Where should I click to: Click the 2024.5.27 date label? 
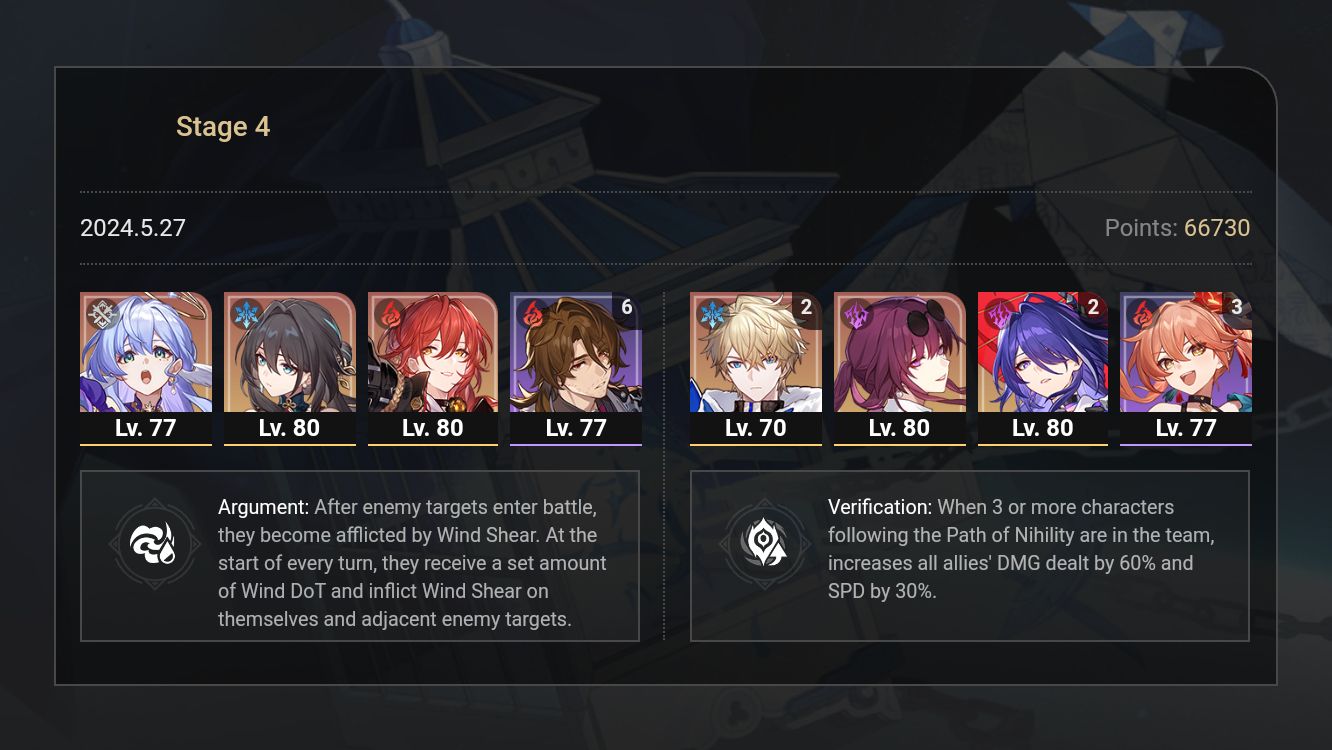(x=132, y=228)
